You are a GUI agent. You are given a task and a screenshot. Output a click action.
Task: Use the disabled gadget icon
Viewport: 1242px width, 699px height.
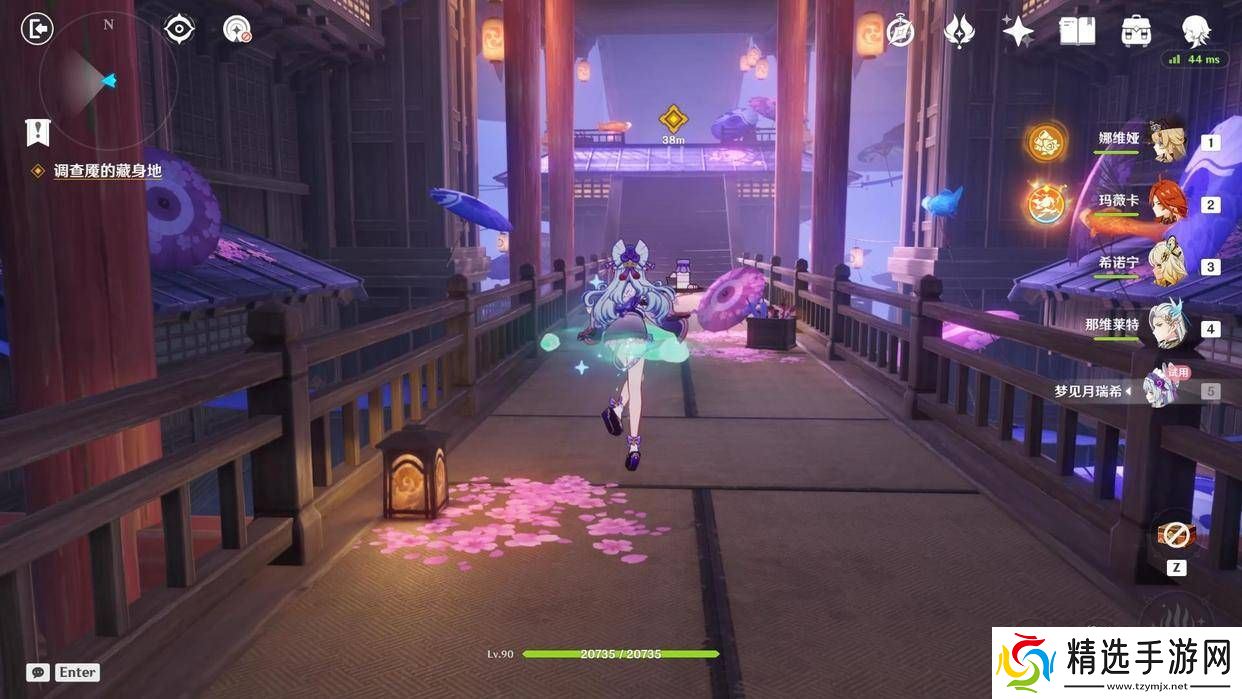point(1176,535)
